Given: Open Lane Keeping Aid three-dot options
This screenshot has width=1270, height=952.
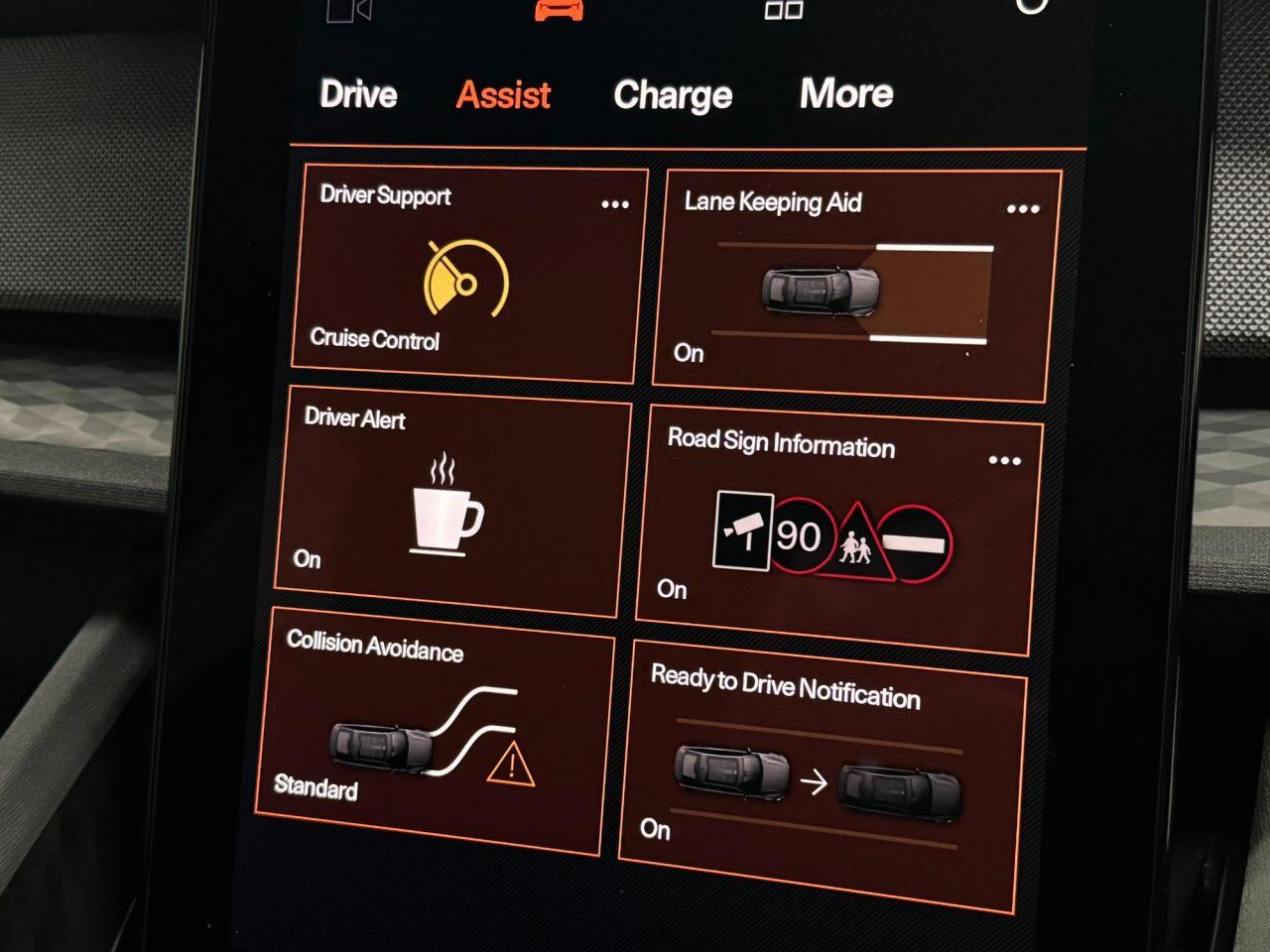Looking at the screenshot, I should (1023, 209).
